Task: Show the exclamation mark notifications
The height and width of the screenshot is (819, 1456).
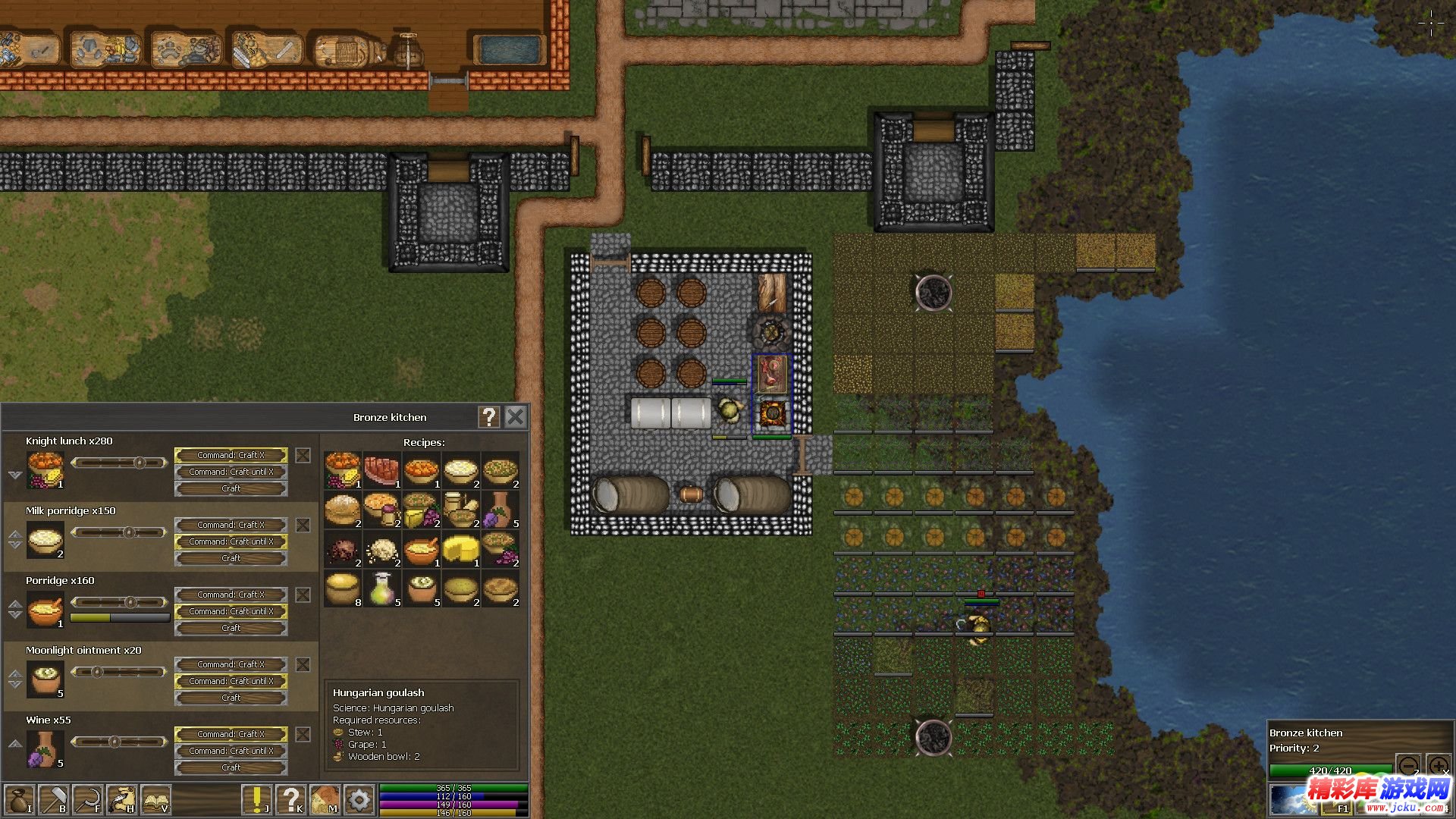Action: coord(257,800)
